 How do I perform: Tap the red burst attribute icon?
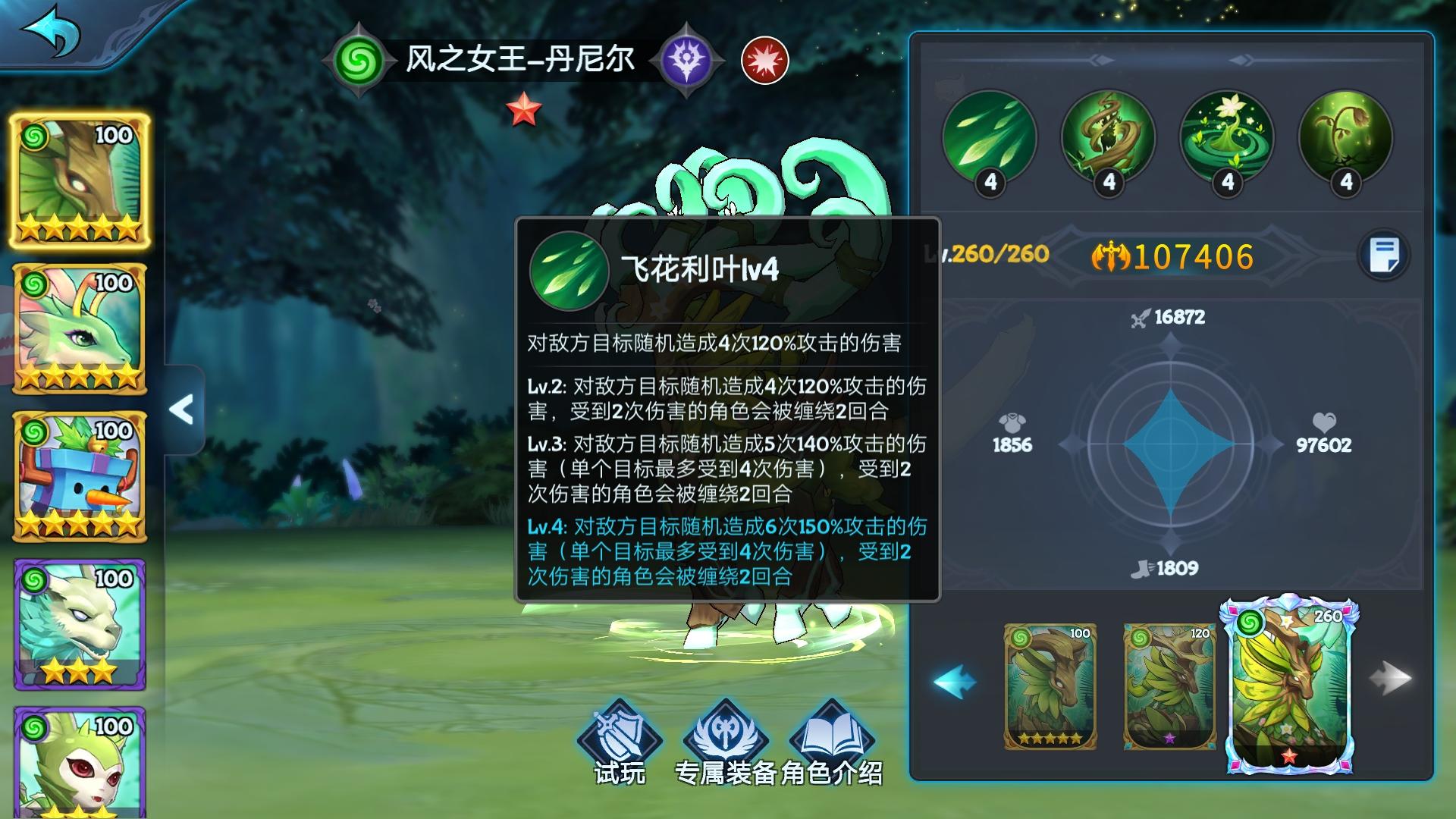coord(764,61)
